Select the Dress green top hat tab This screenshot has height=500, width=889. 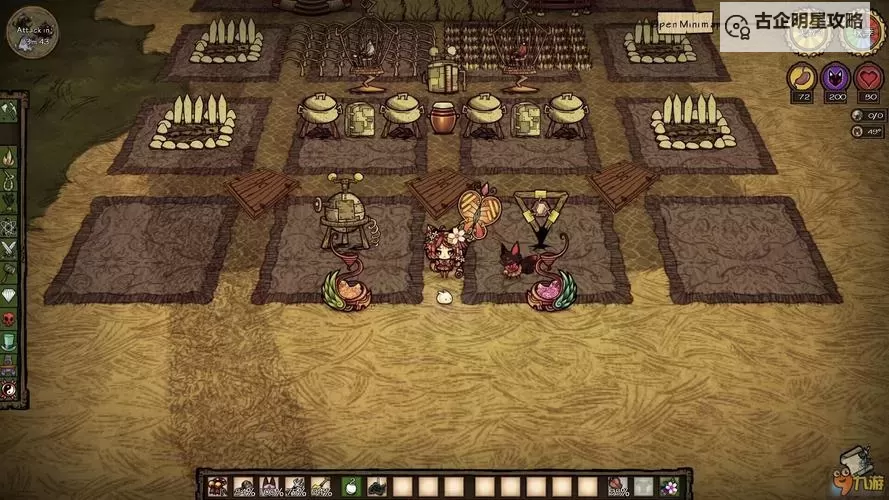tap(9, 342)
